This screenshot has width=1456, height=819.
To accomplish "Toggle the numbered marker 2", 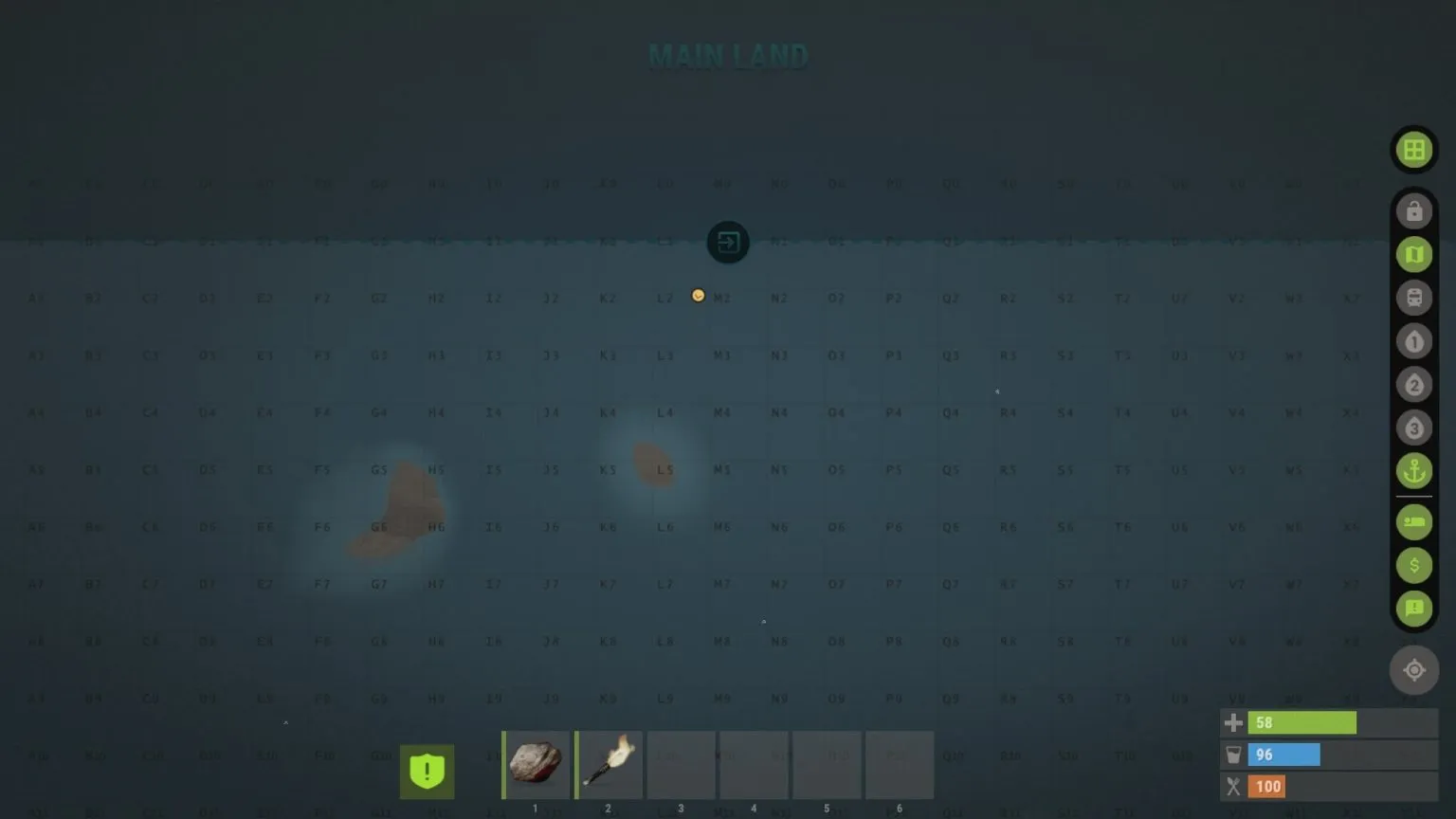I will (x=1413, y=385).
